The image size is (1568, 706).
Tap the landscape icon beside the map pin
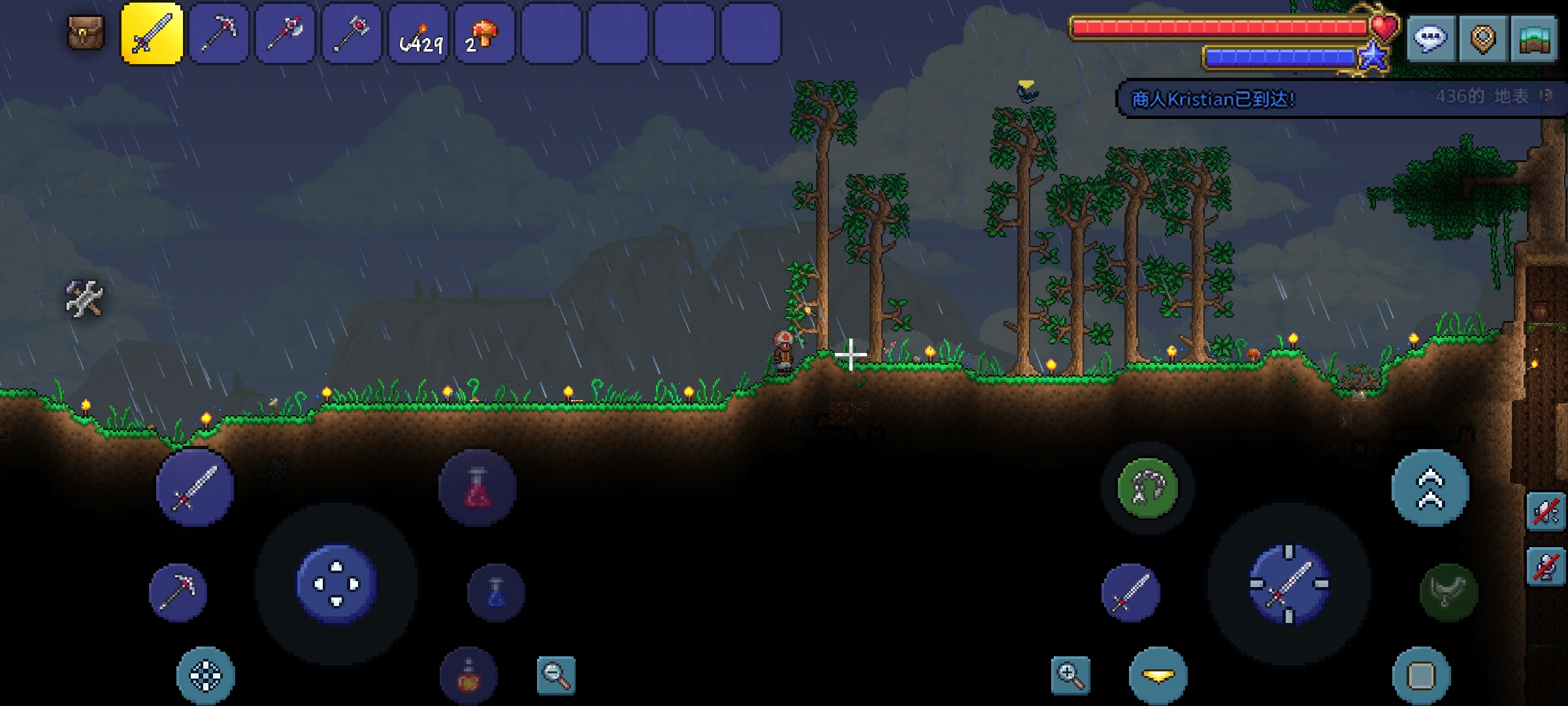point(1534,38)
